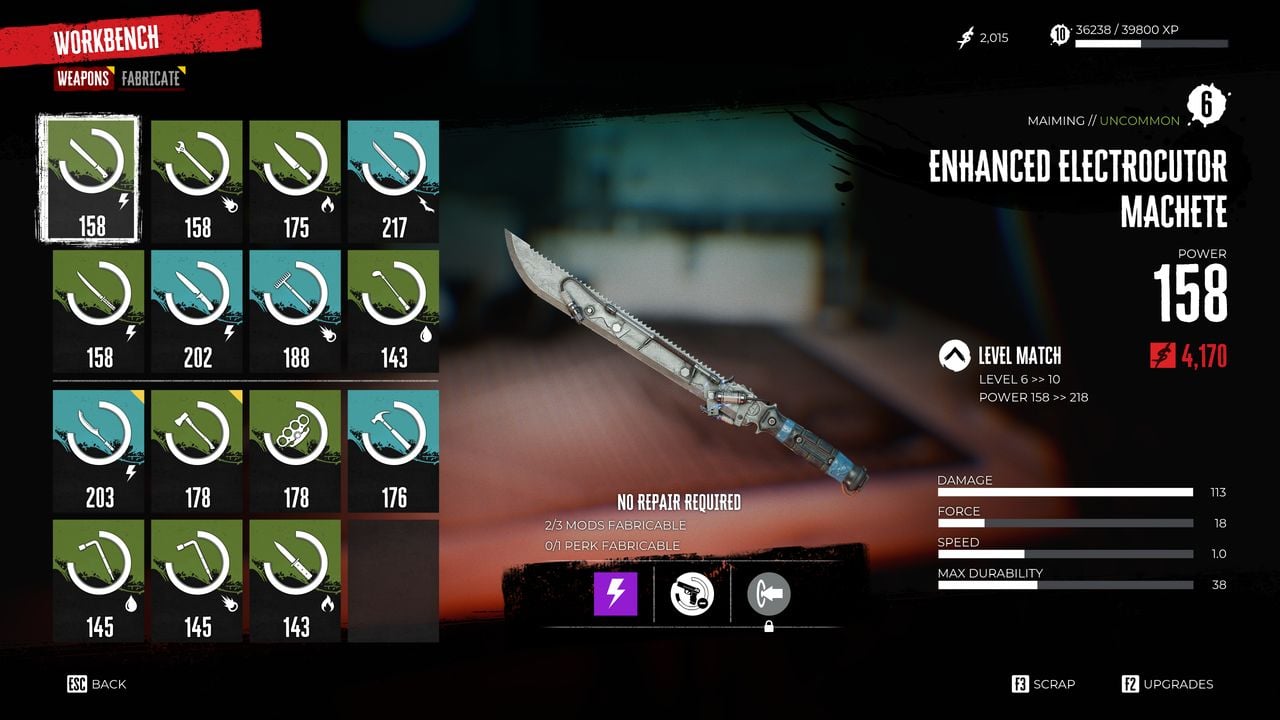1280x720 pixels.
Task: Click the locked perk slot
Action: (x=769, y=596)
